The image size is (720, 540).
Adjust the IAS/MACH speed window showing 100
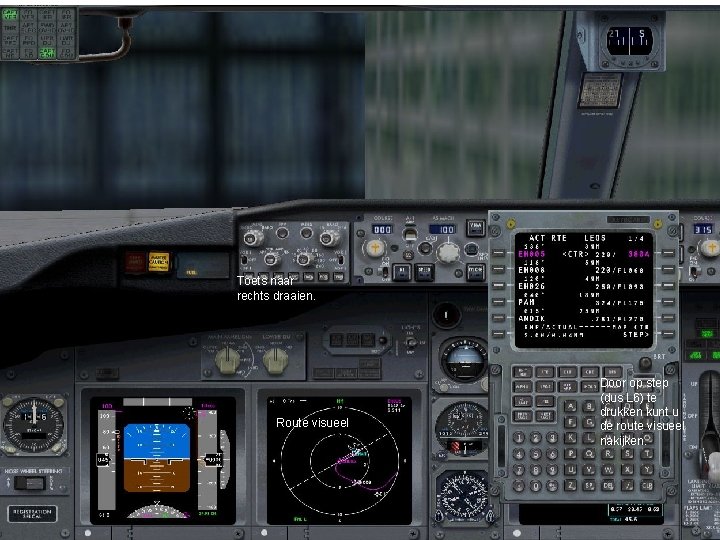(443, 229)
